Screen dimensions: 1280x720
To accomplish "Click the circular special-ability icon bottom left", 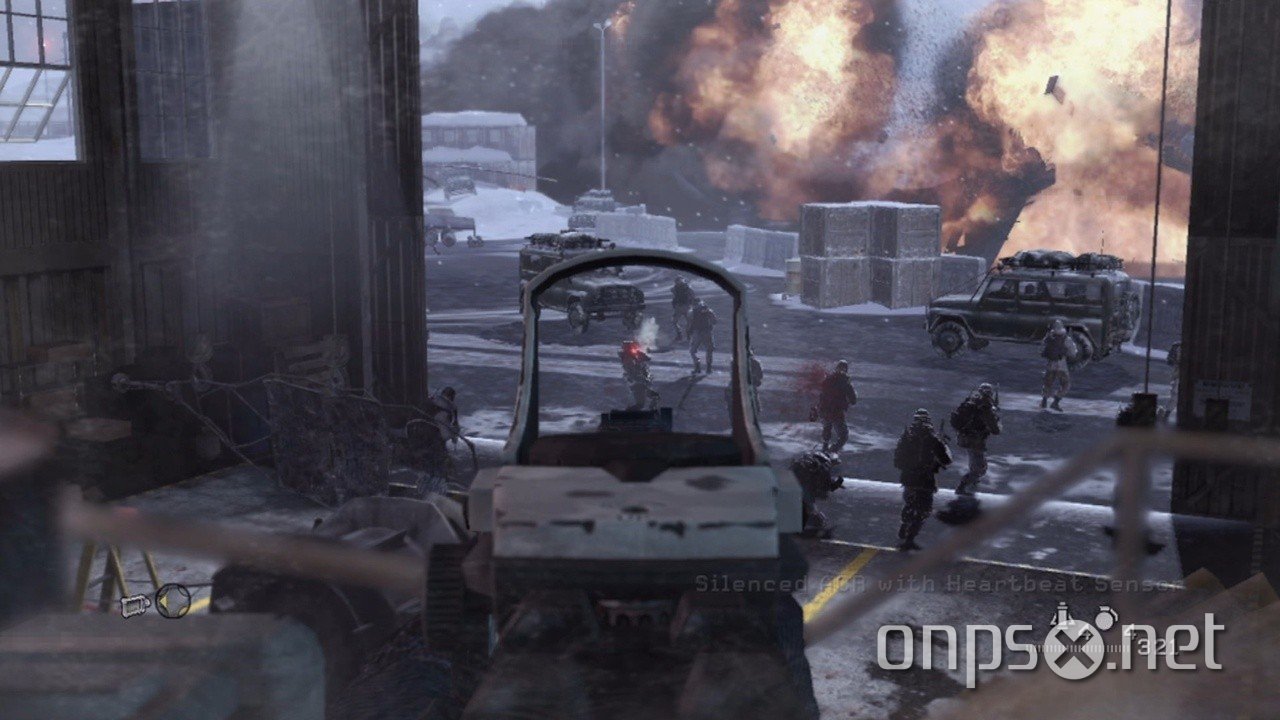I will [x=173, y=601].
